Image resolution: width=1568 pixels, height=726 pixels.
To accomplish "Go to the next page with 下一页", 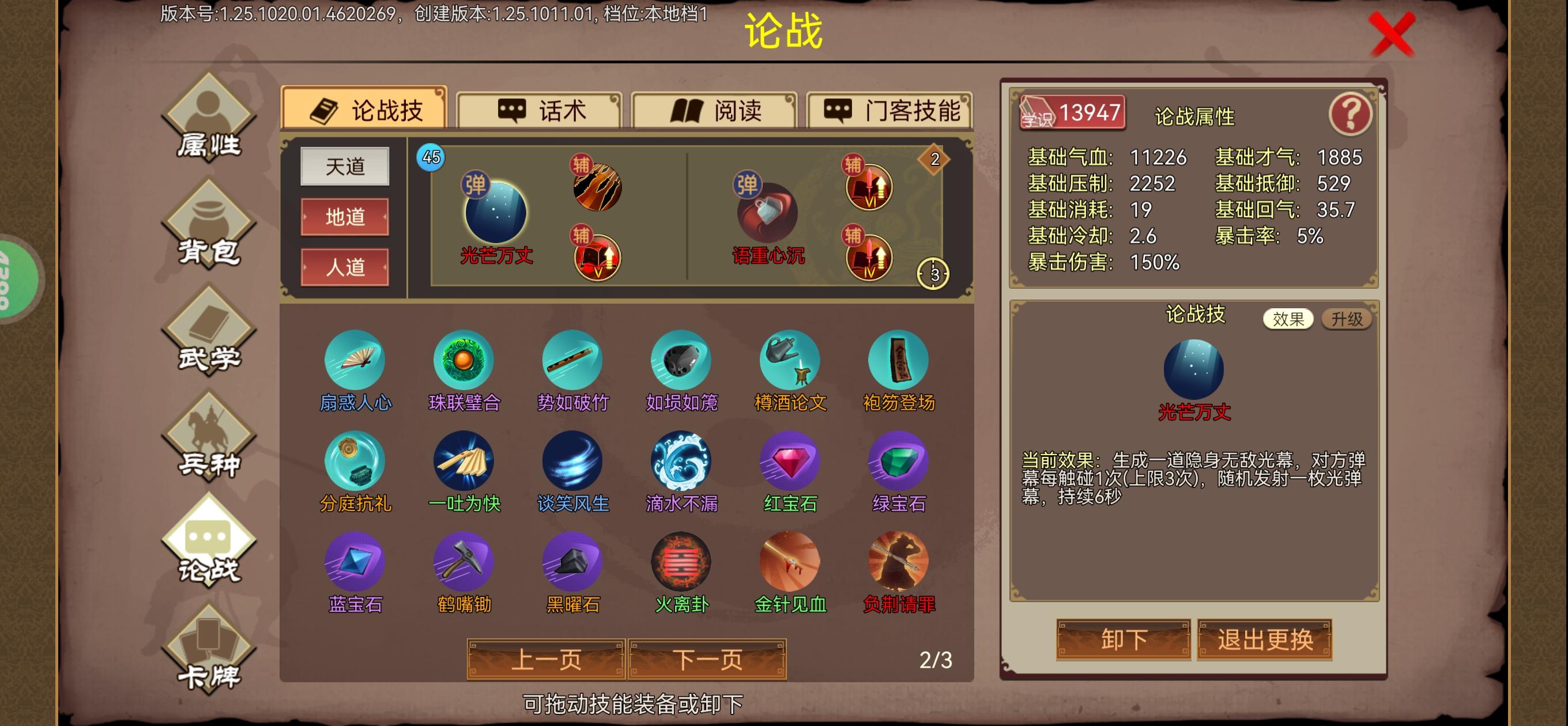I will (x=707, y=659).
